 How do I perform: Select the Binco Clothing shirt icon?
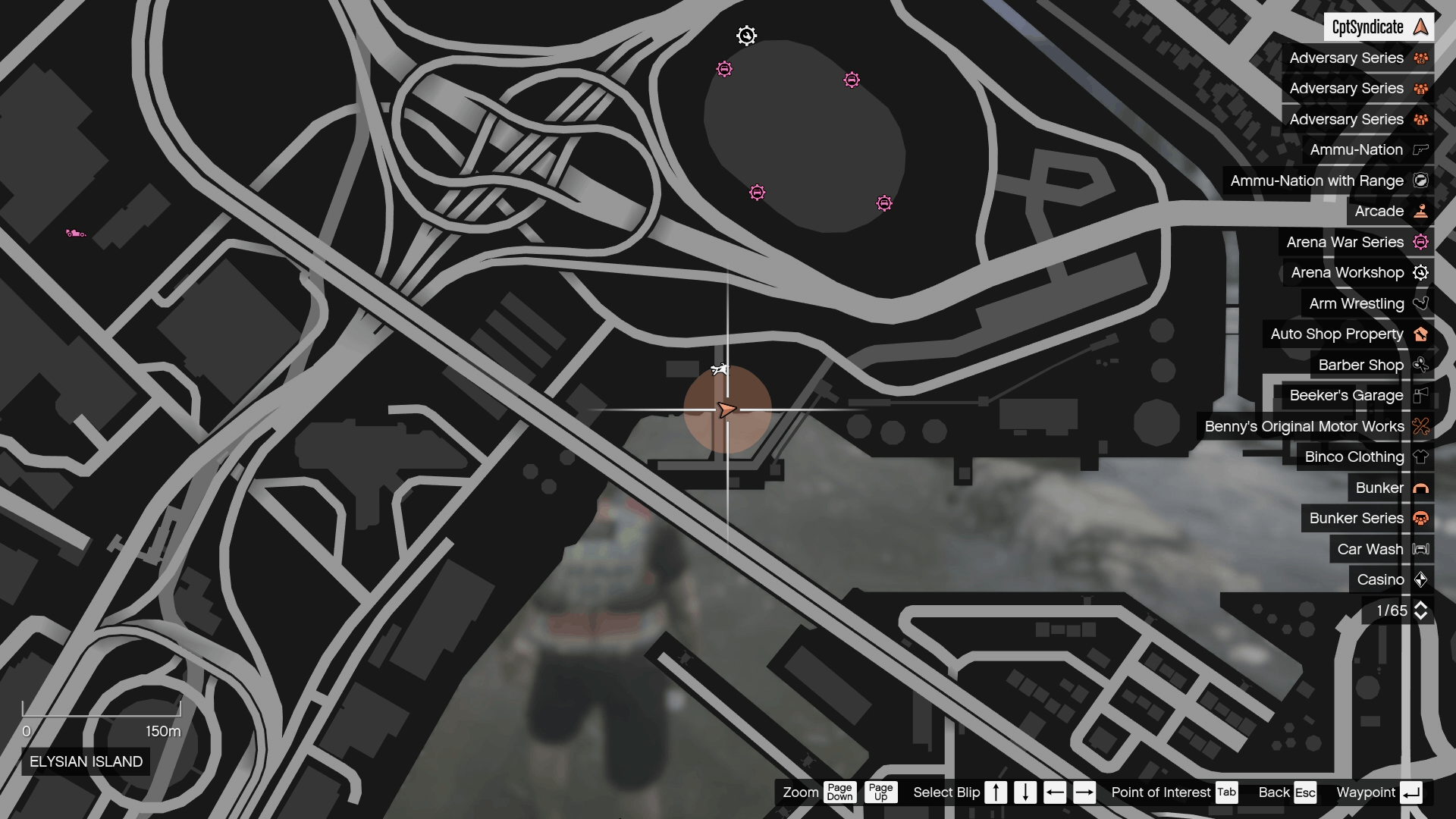1420,457
